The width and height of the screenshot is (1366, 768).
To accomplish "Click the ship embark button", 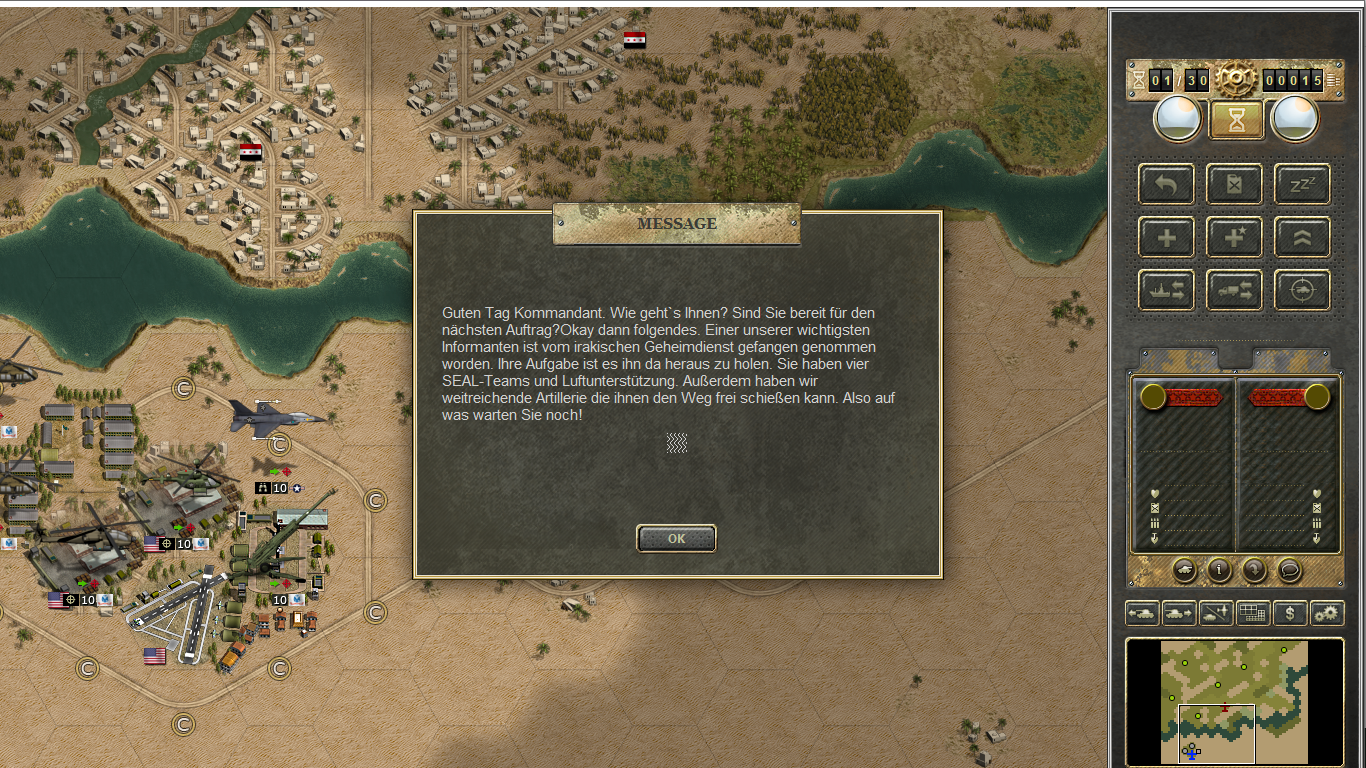I will click(x=1166, y=290).
